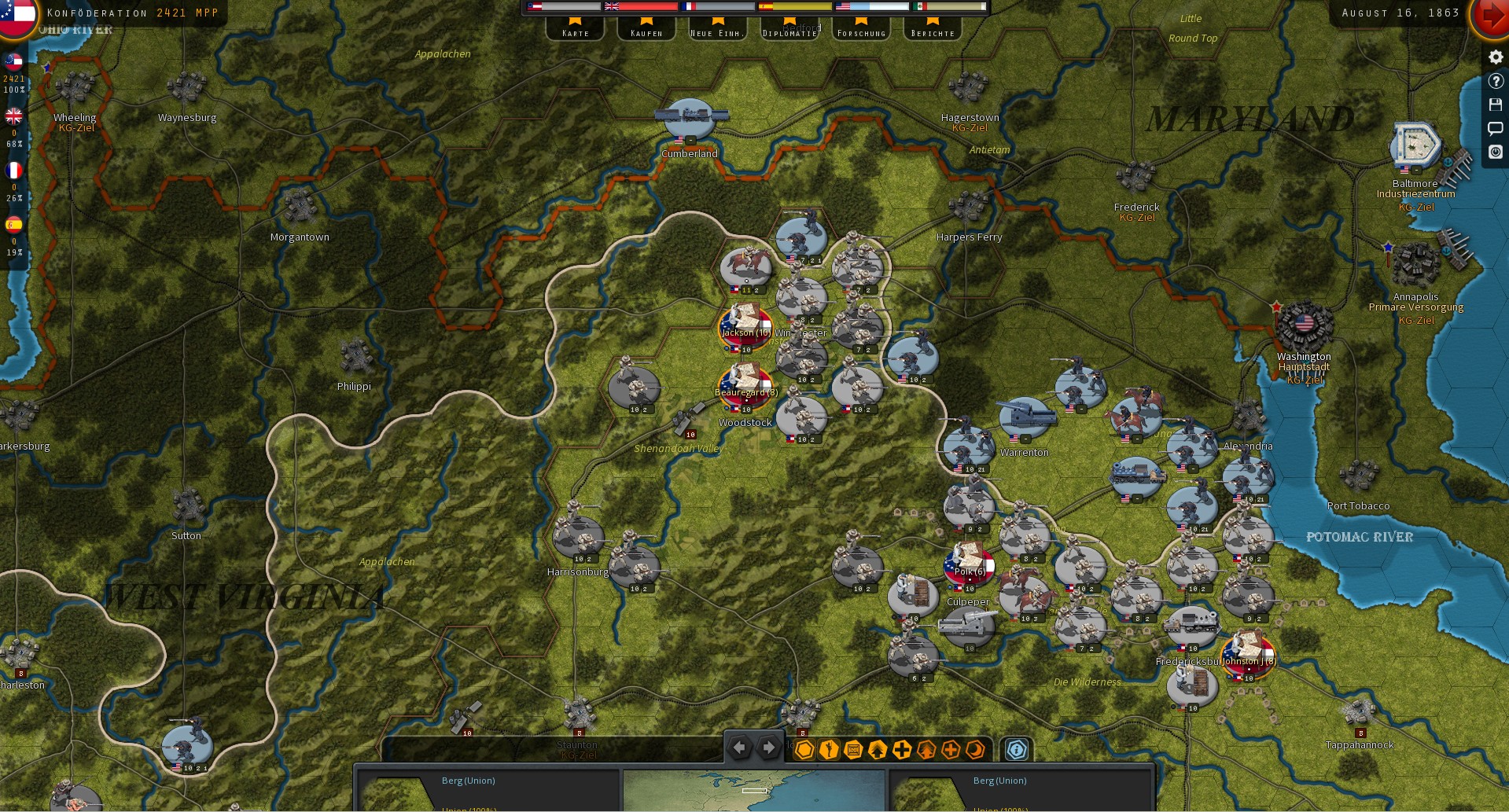
Task: Click the save game floppy icon
Action: 1495,105
